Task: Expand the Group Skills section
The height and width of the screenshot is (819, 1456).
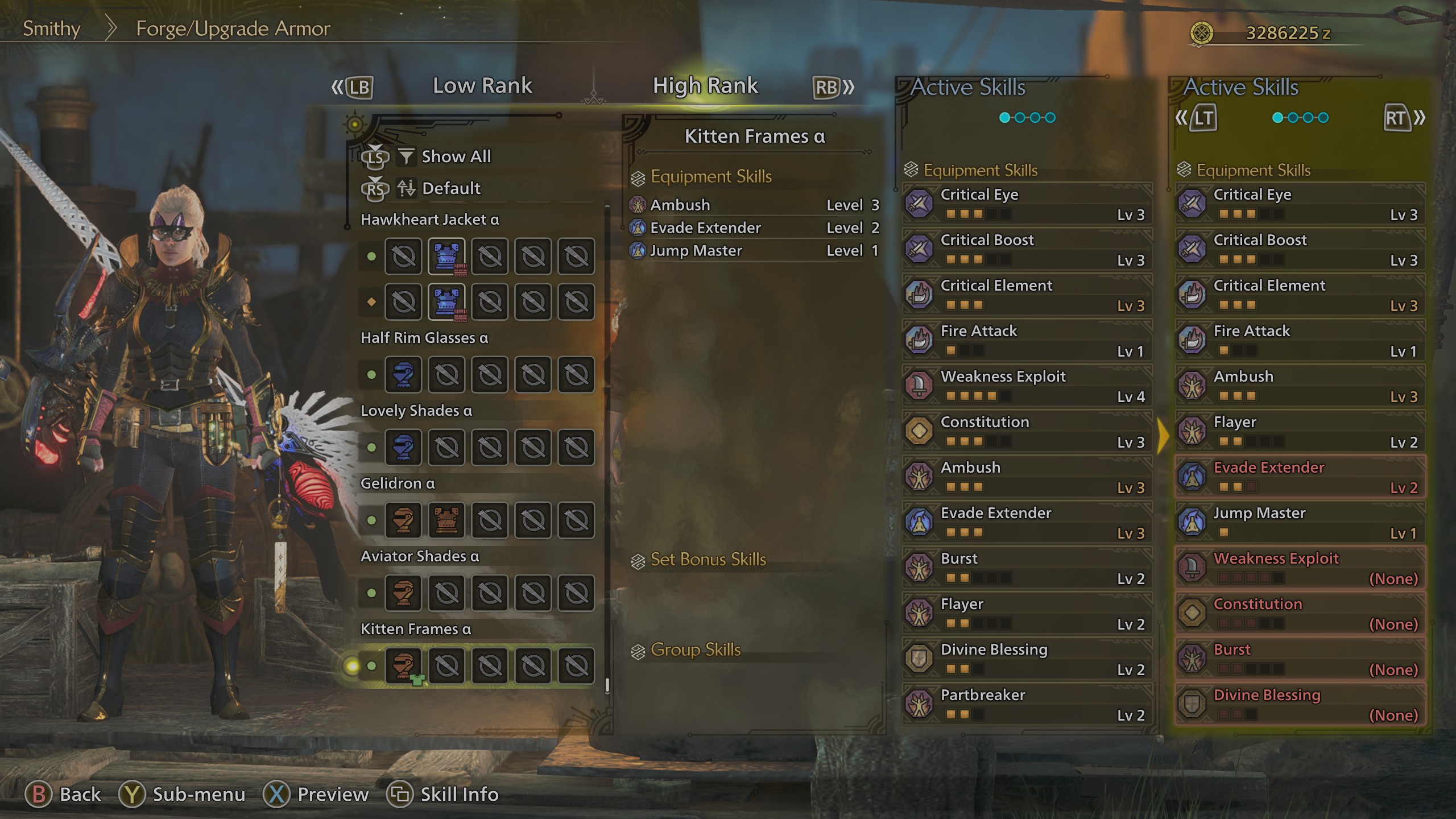Action: (696, 650)
